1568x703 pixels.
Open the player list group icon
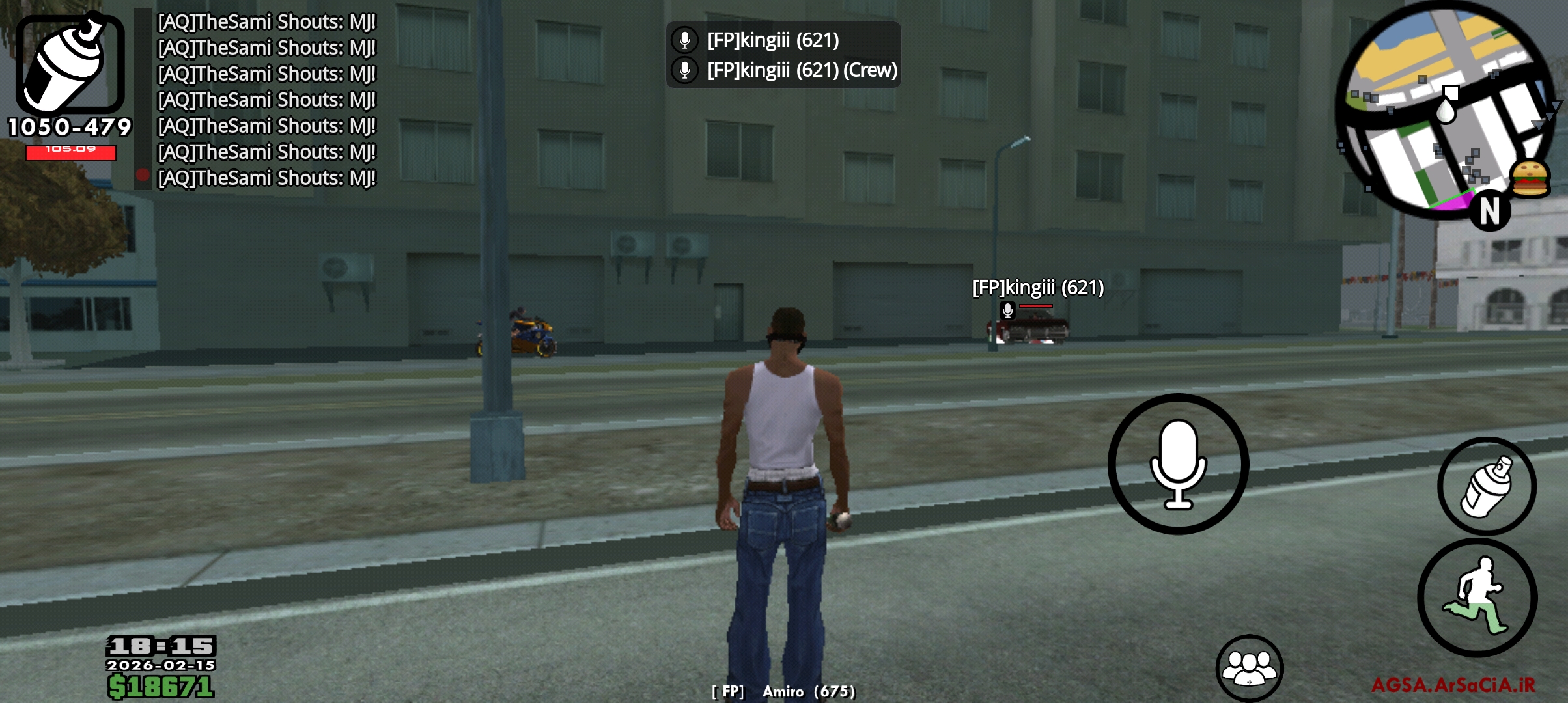[1249, 668]
